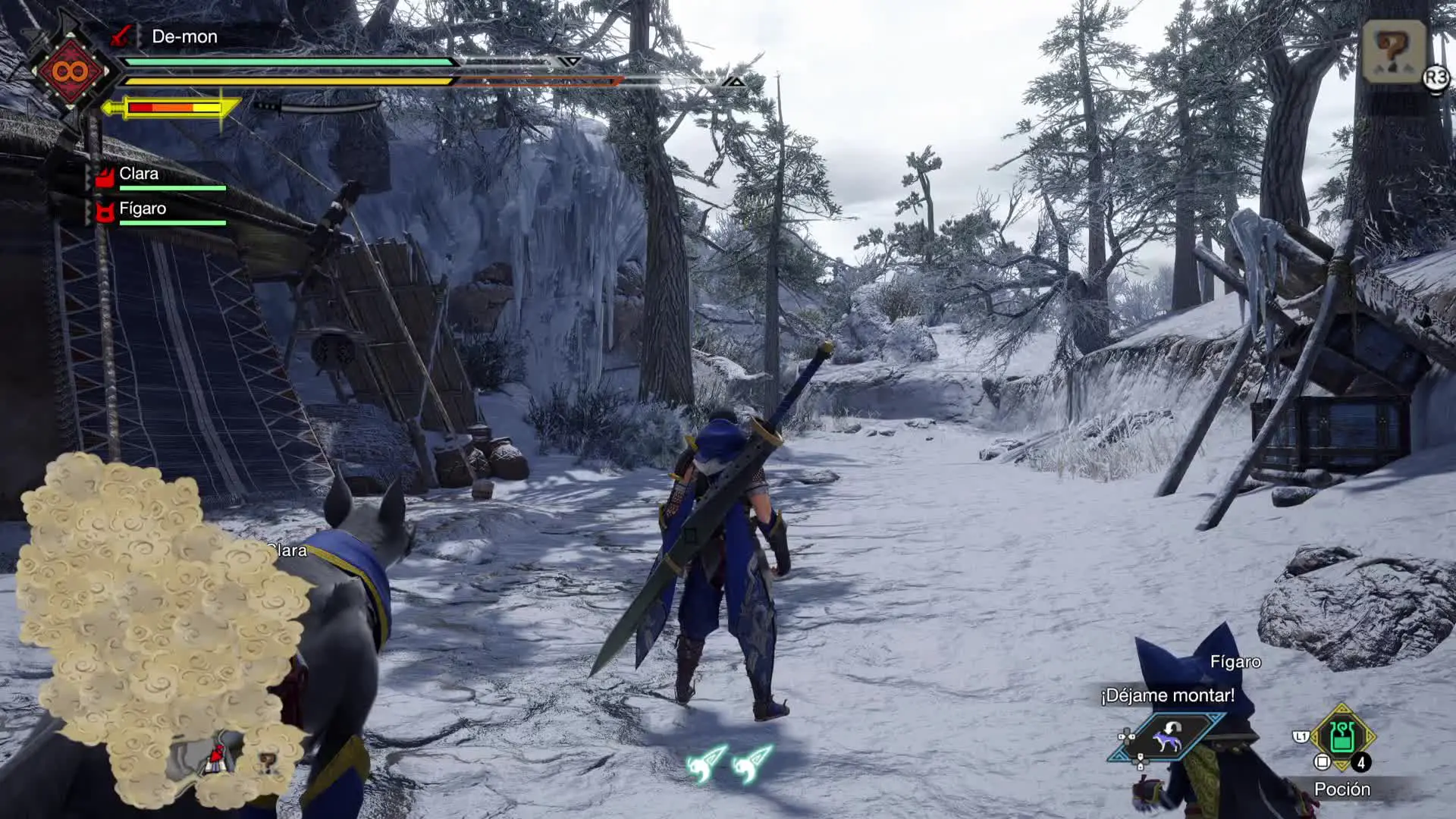Activate the Palamute ride action icon

(1166, 736)
